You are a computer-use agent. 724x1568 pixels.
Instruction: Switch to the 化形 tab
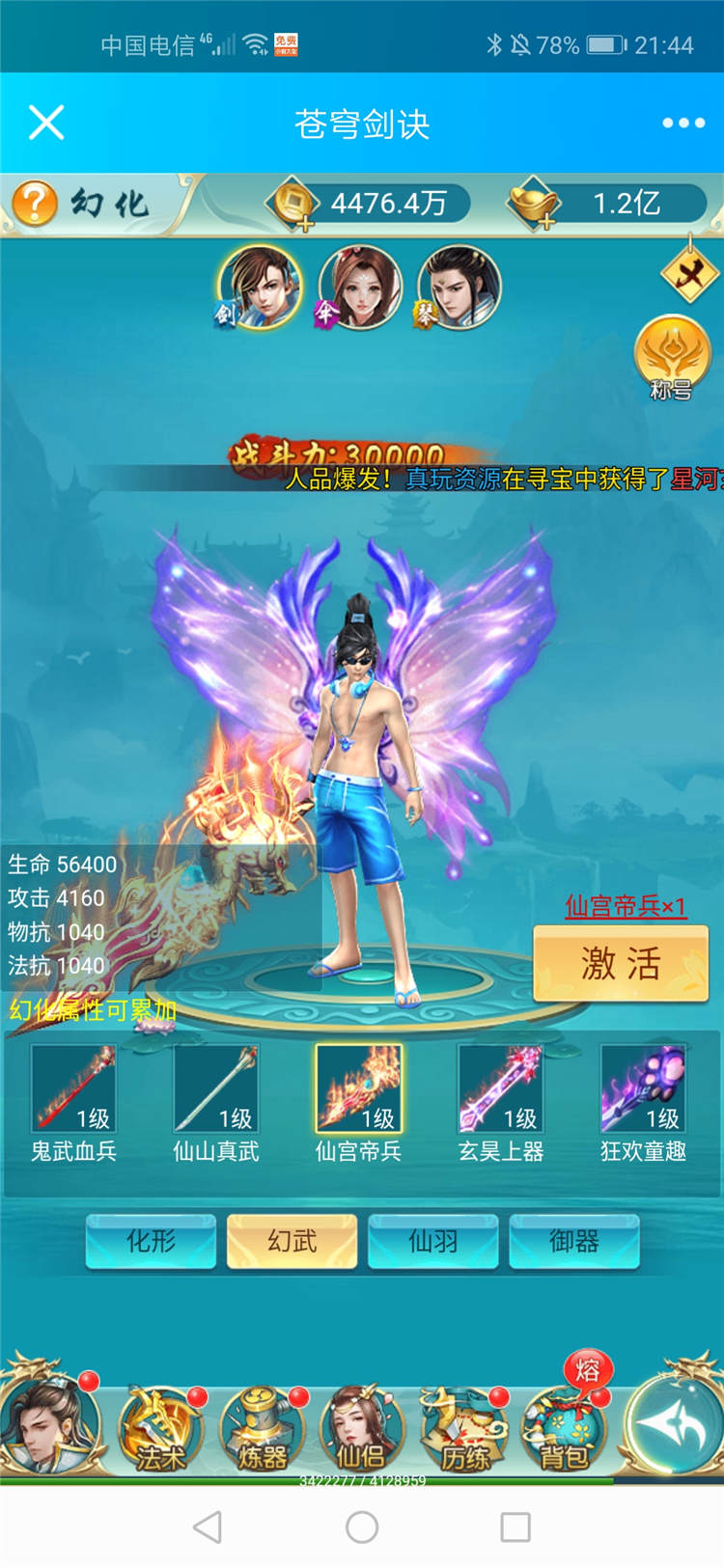click(151, 1241)
